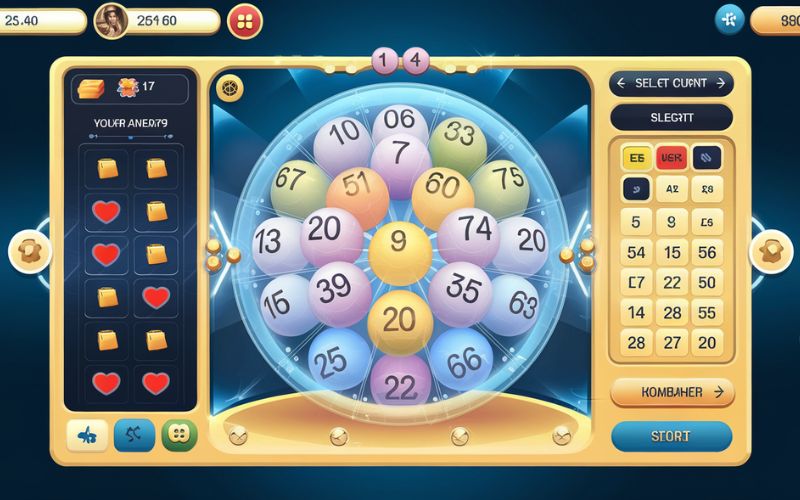Click the gold round button left of the board
The image size is (800, 500).
tap(29, 252)
